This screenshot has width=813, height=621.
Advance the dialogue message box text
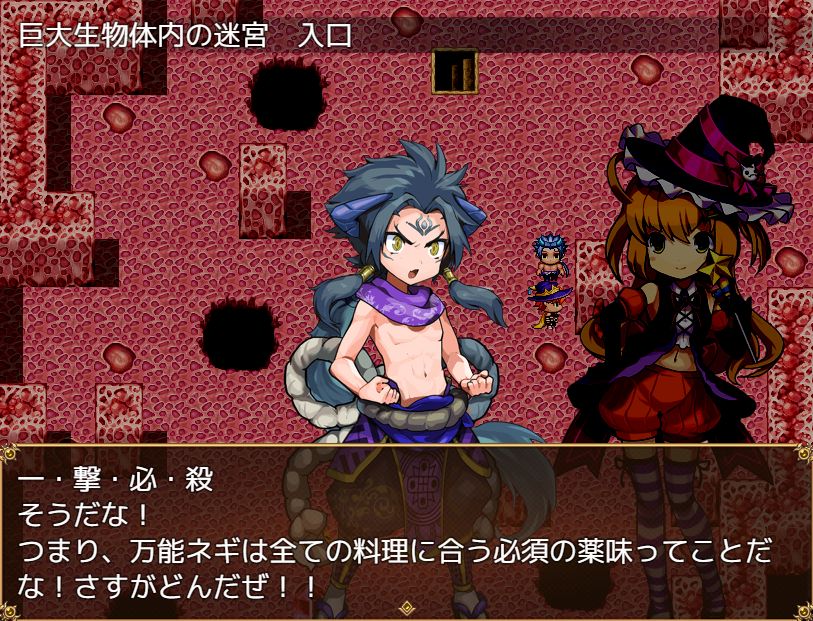click(406, 530)
